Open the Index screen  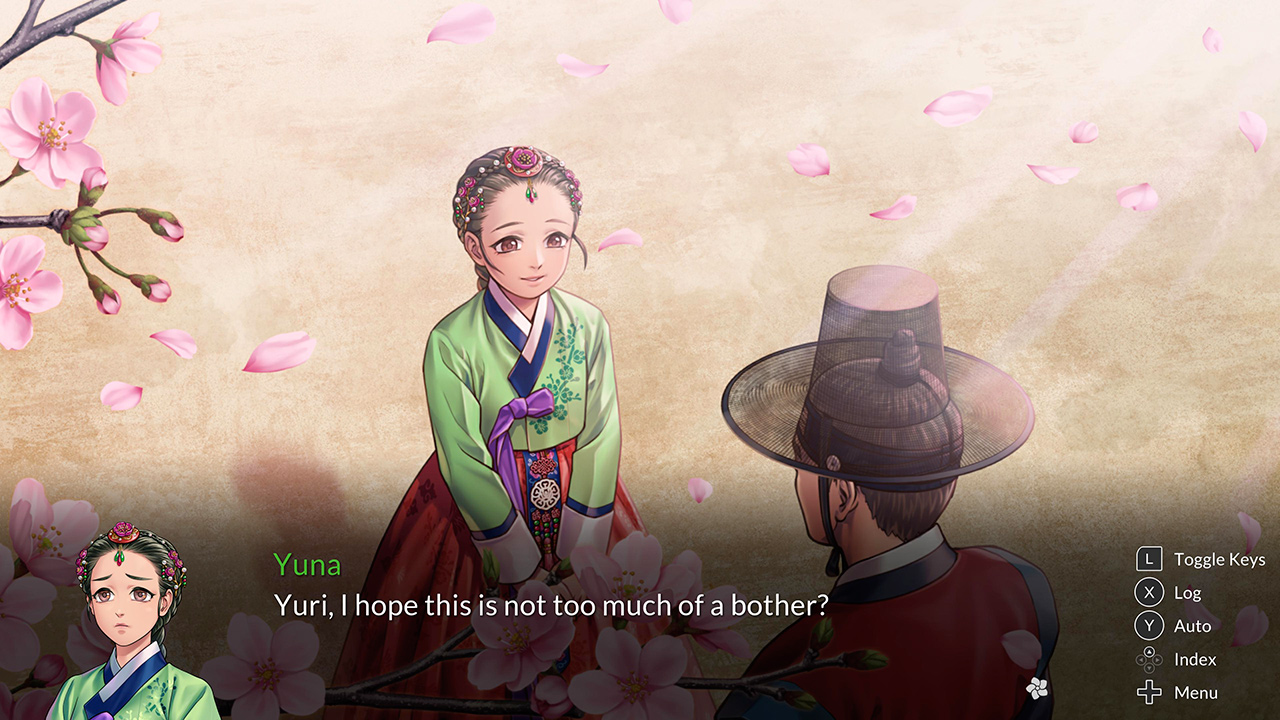point(1193,658)
